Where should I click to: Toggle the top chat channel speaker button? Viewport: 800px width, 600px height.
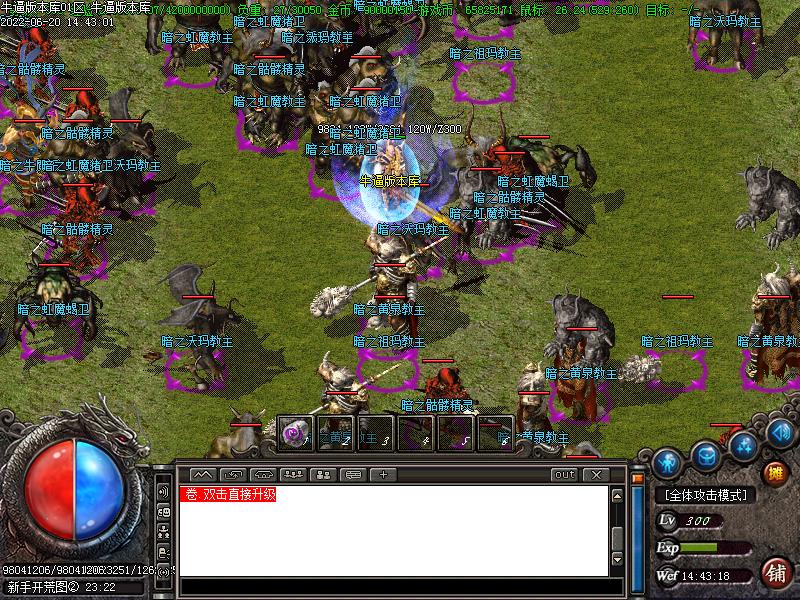coord(163,492)
